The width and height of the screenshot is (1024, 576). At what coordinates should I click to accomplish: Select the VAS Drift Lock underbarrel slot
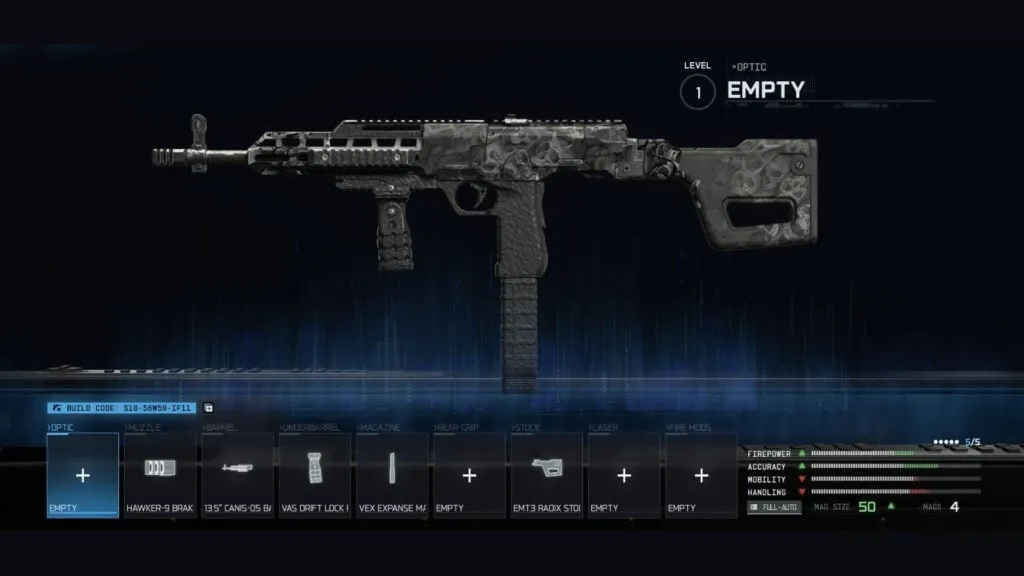[x=315, y=475]
